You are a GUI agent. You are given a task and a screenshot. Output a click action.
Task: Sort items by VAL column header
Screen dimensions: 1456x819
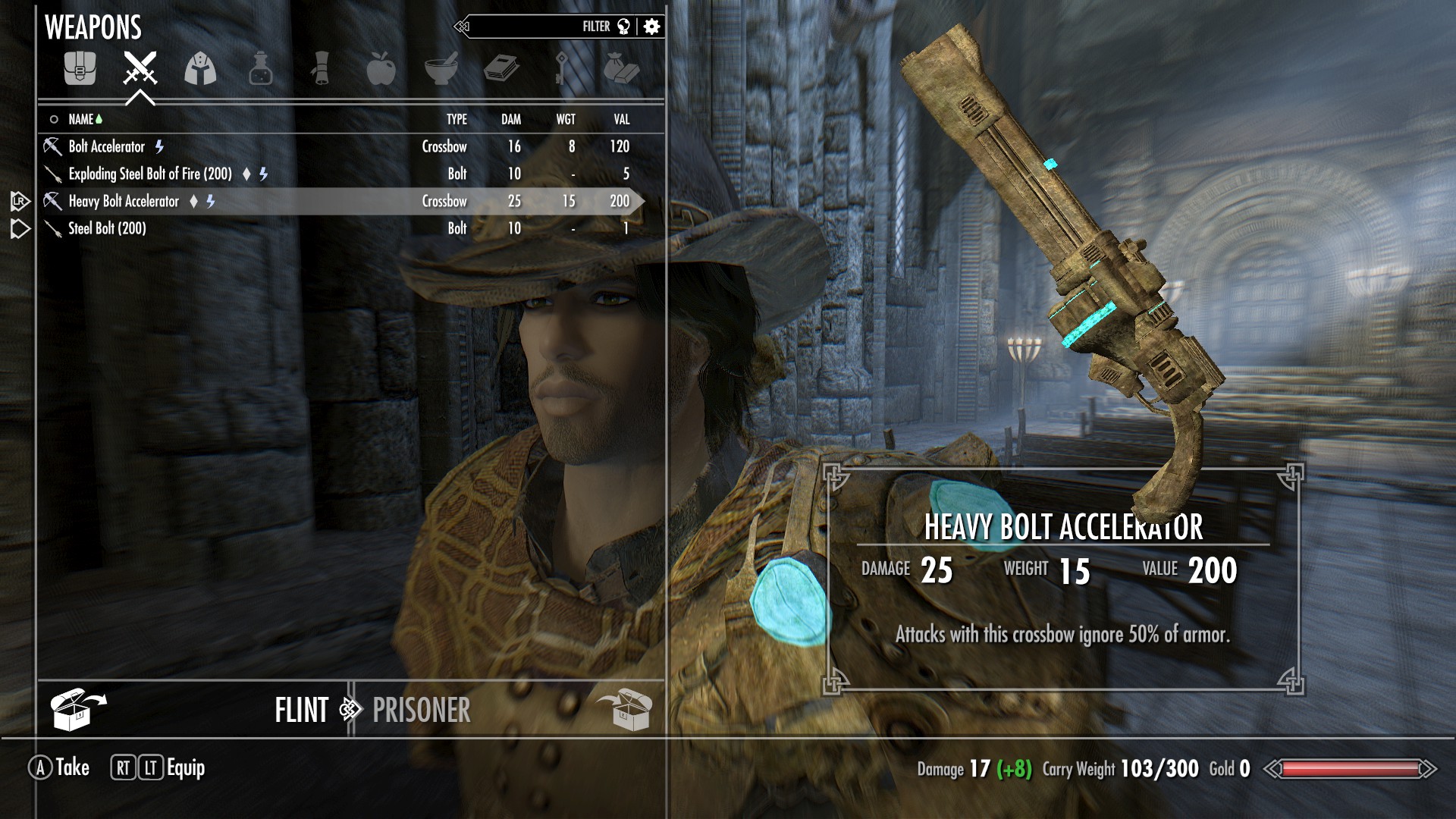pyautogui.click(x=621, y=119)
